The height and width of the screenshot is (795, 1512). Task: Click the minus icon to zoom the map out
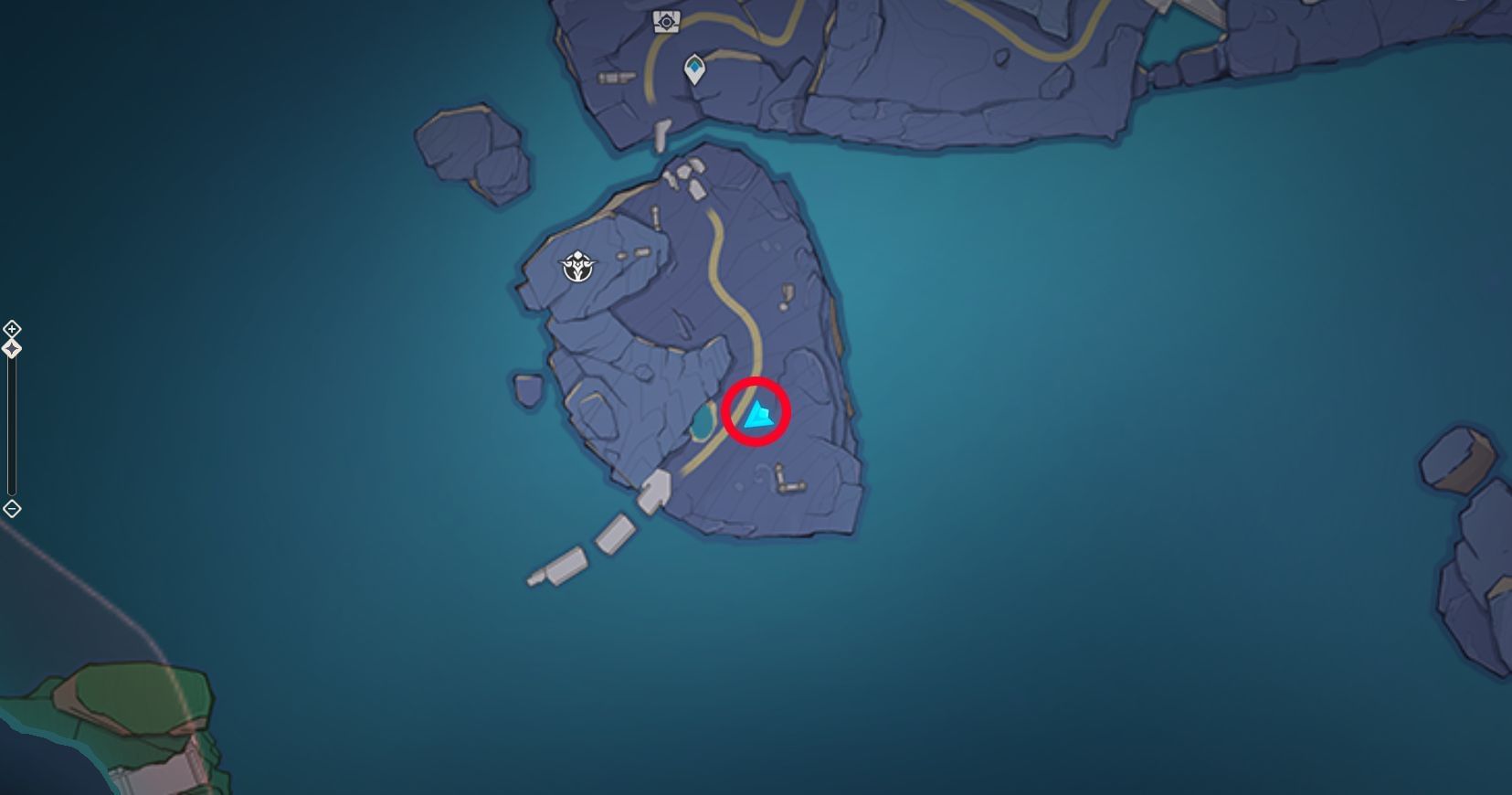pos(12,509)
